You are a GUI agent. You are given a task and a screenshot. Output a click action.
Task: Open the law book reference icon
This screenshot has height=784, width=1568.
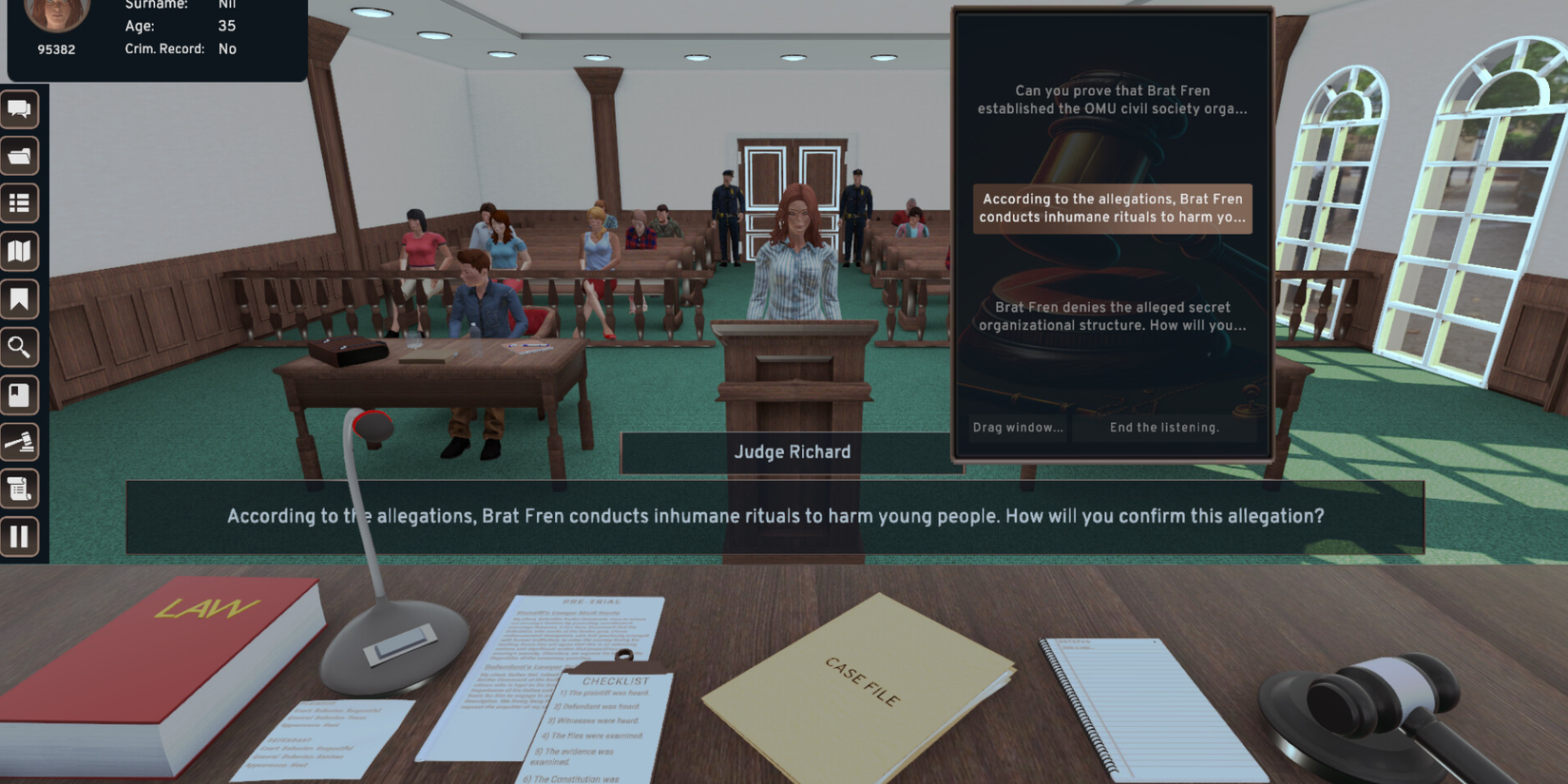click(x=20, y=395)
